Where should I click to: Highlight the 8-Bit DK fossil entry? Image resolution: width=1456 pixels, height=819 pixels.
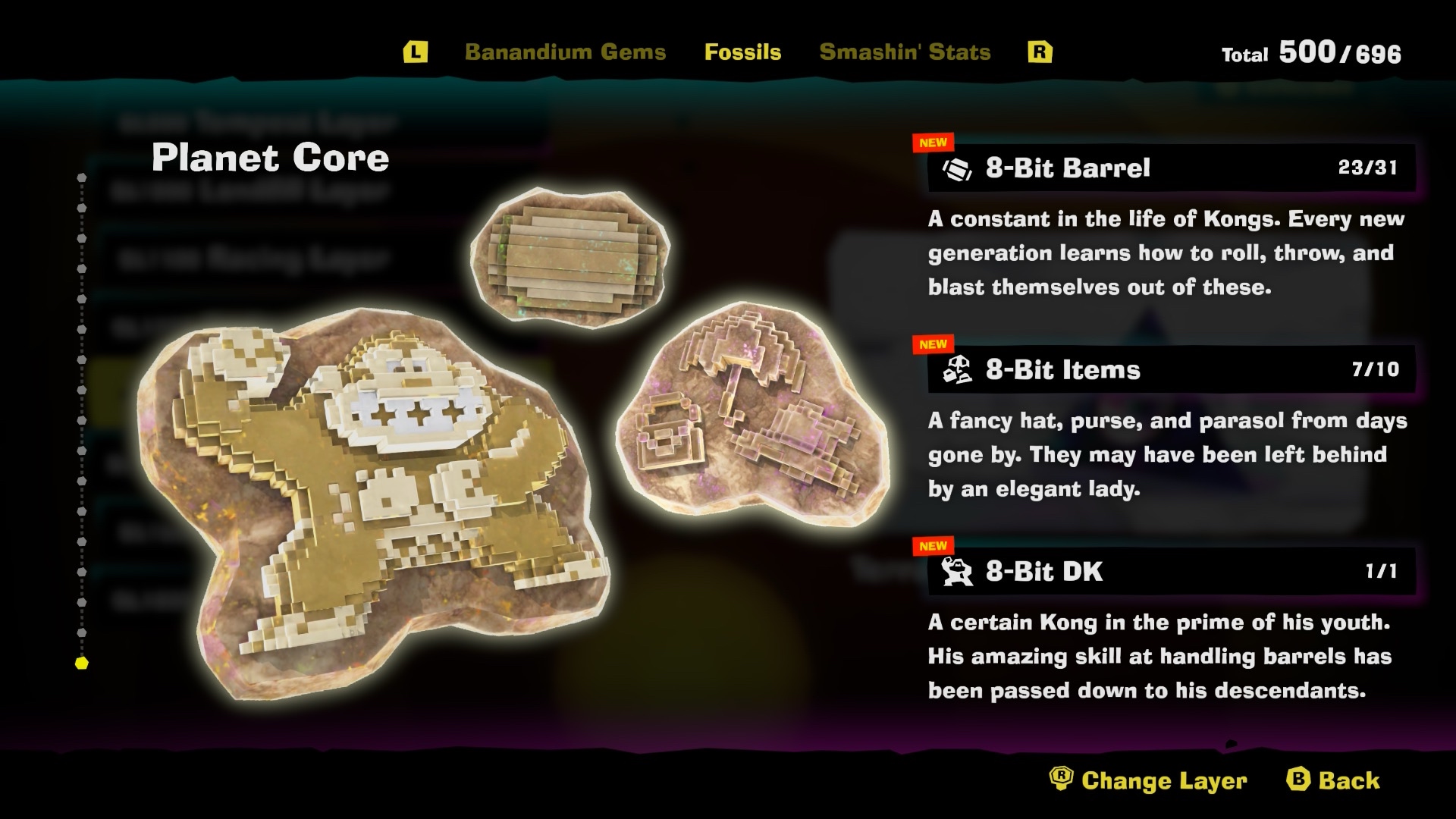click(1170, 571)
